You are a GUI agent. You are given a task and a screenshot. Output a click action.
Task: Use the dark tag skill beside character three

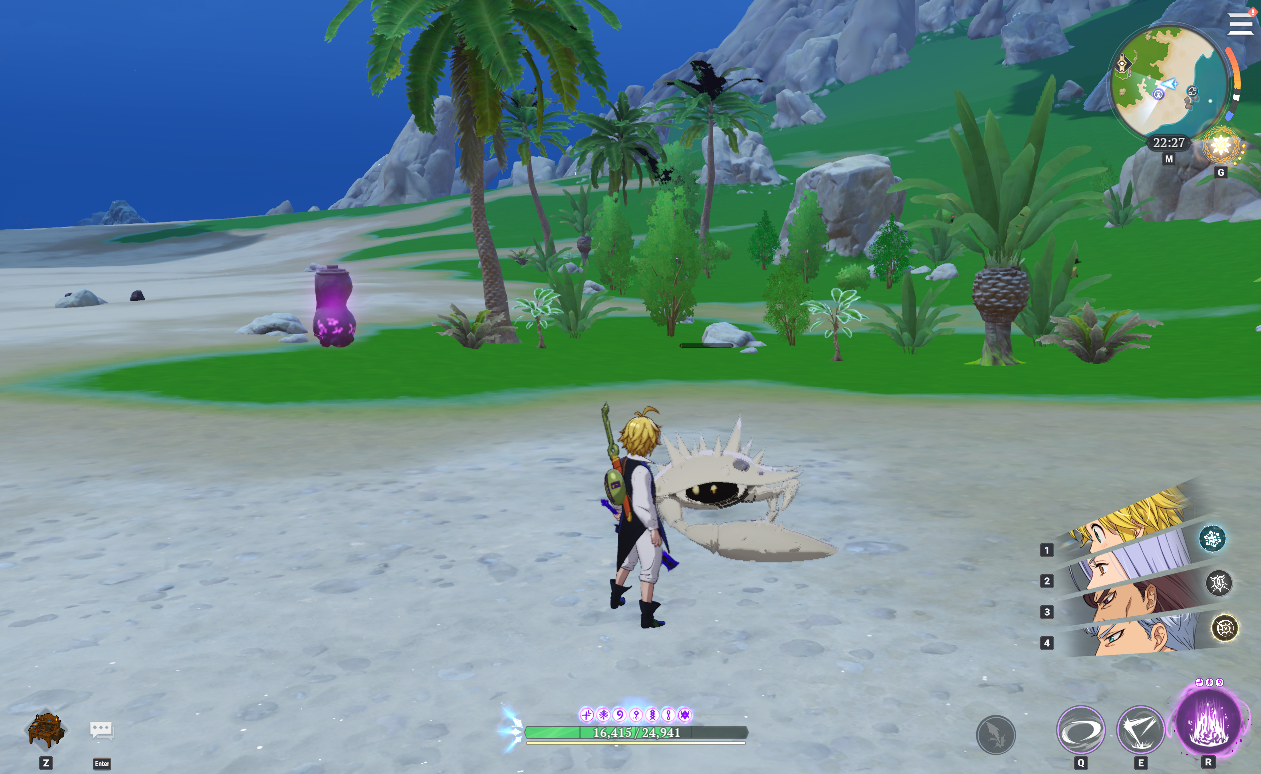click(1219, 583)
